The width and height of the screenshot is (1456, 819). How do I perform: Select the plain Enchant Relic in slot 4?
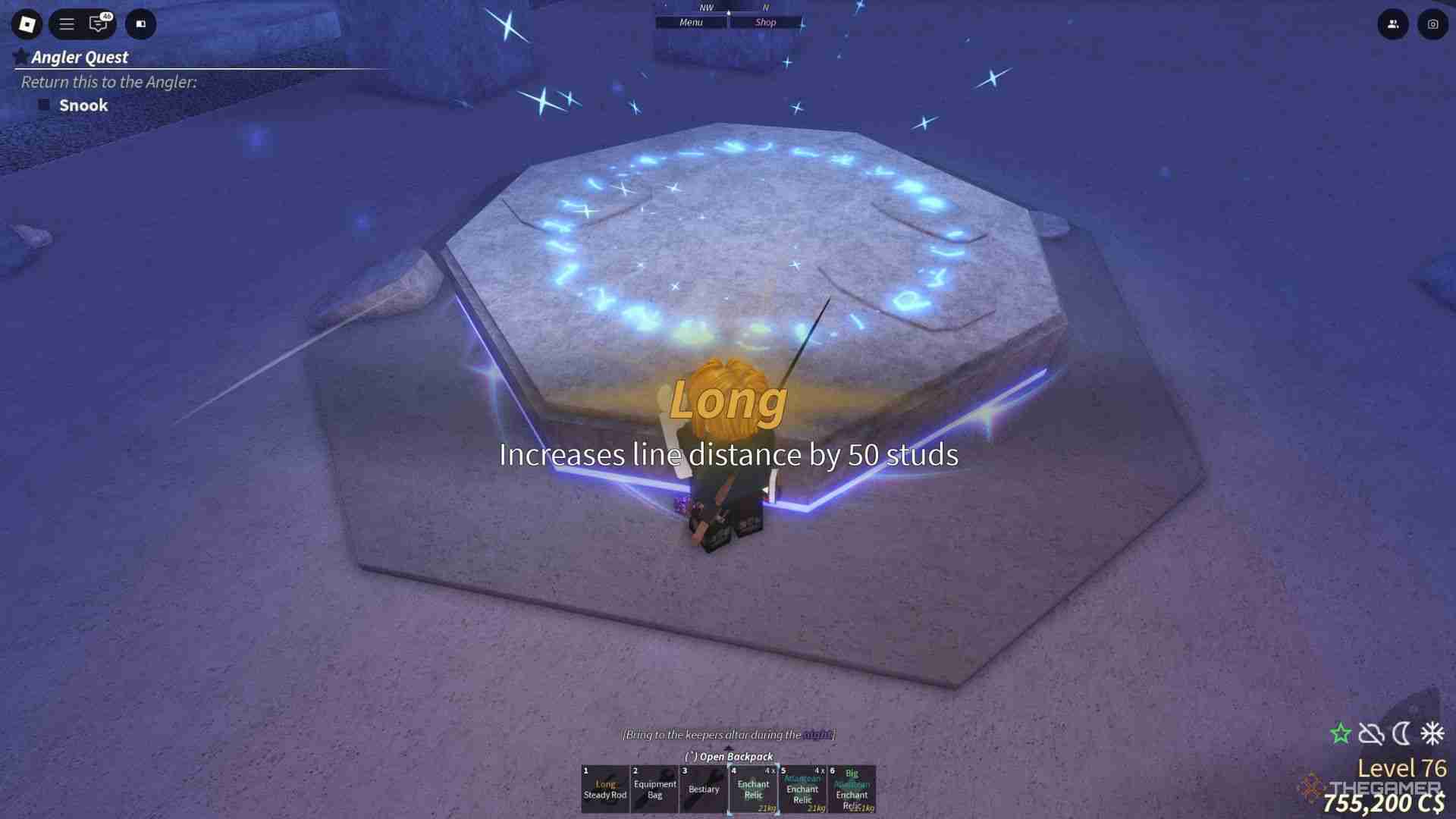click(x=753, y=789)
